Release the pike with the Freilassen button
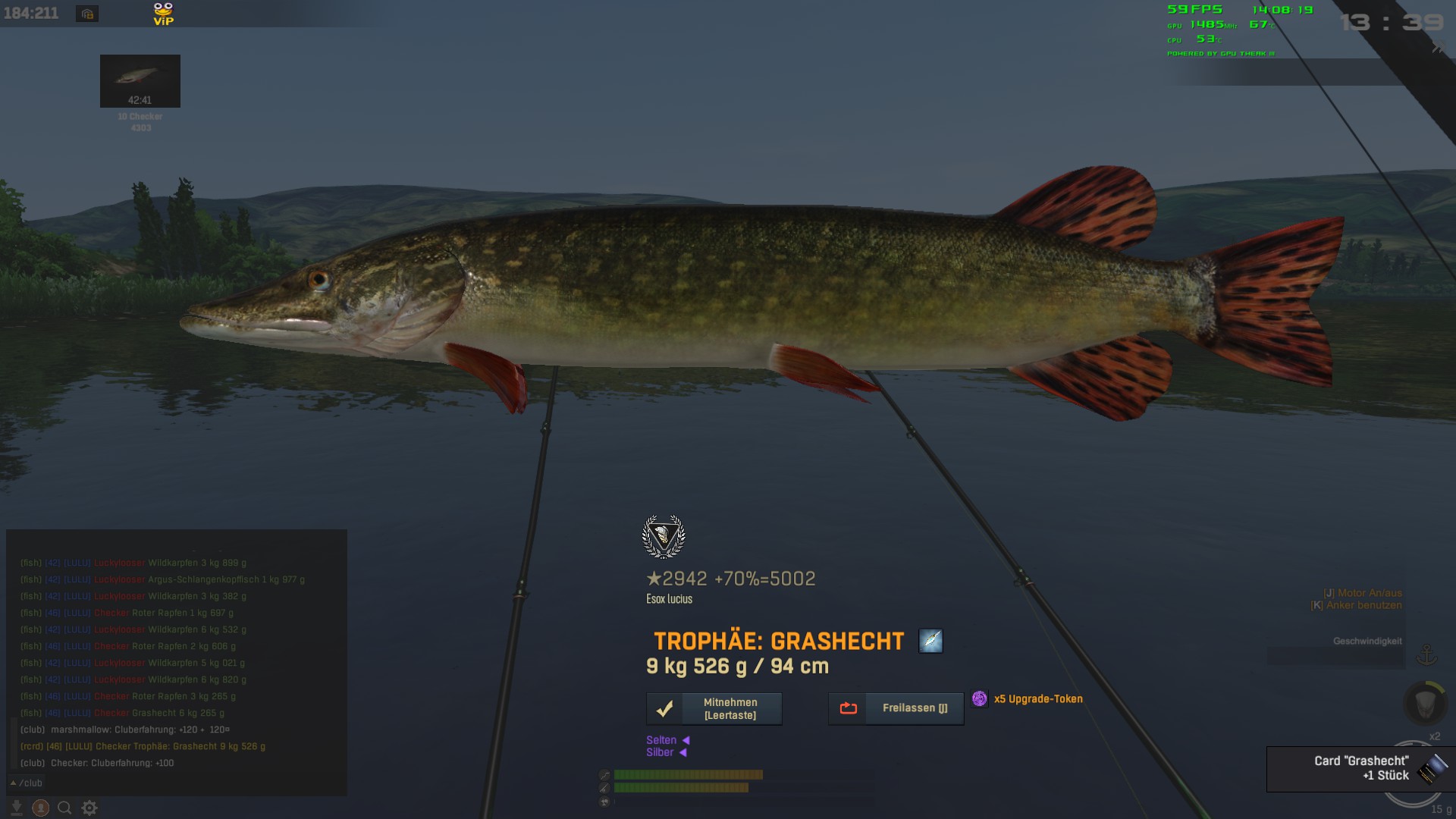 (896, 708)
